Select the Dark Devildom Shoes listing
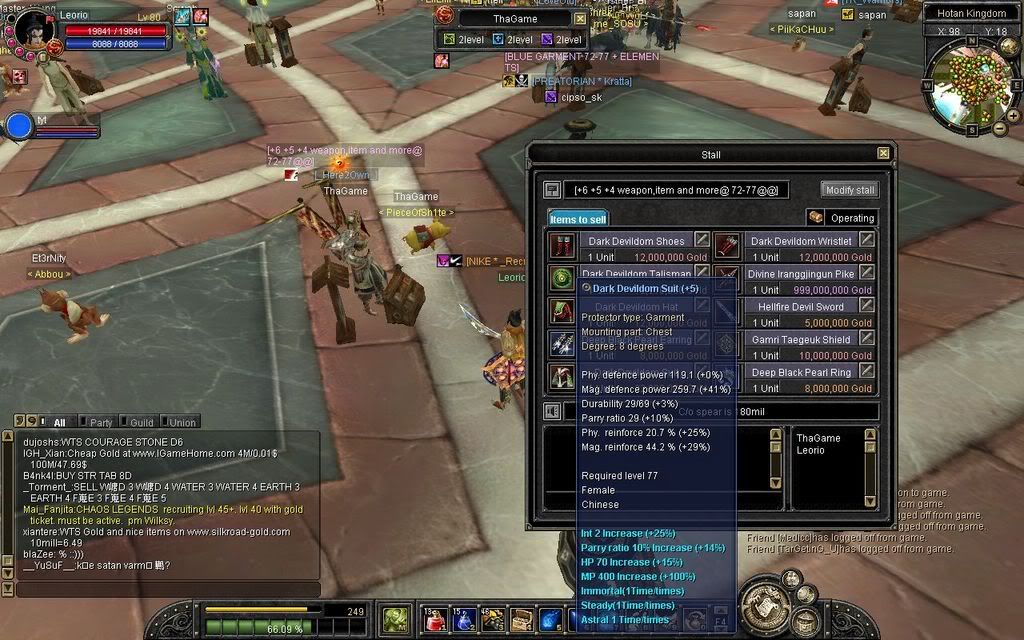This screenshot has height=640, width=1024. click(635, 241)
